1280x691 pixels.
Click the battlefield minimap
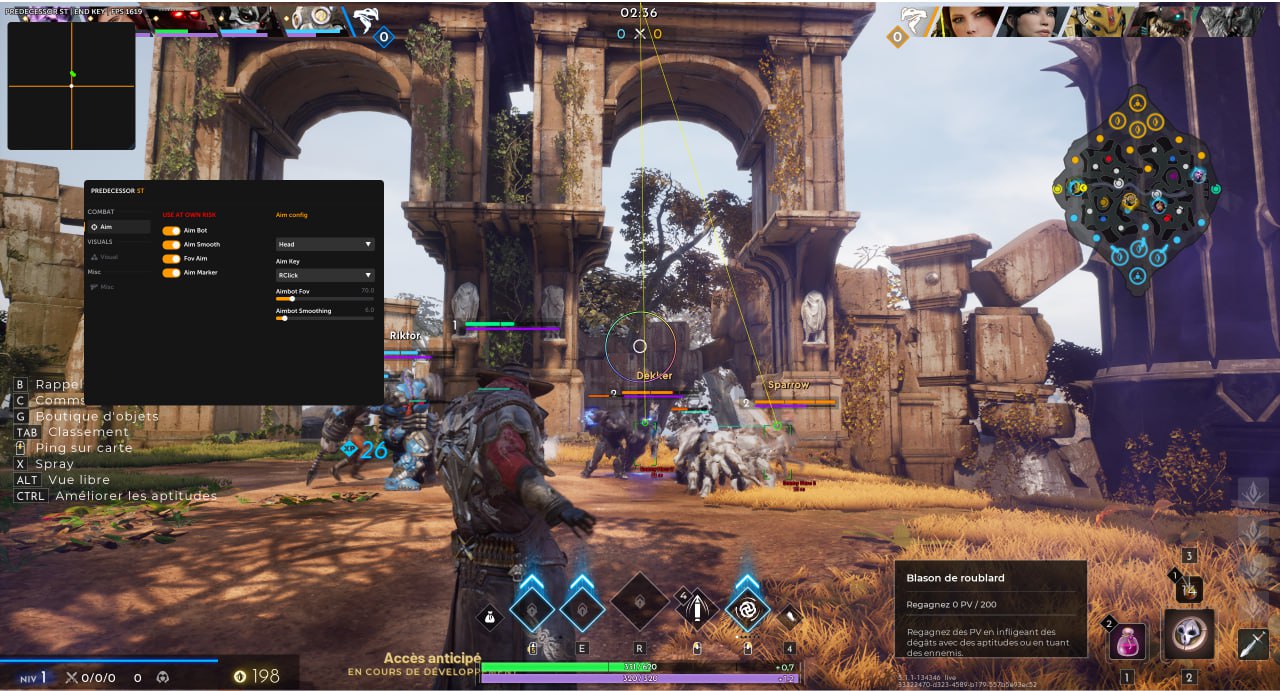coord(1137,190)
